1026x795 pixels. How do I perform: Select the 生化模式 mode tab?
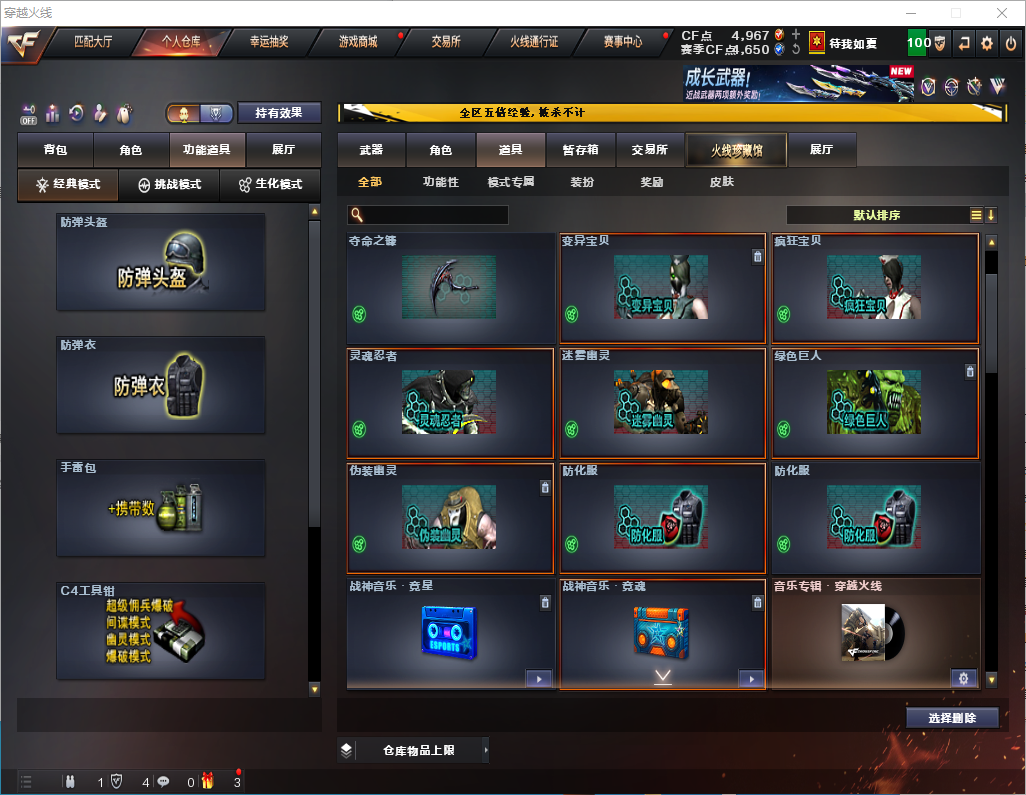(270, 185)
